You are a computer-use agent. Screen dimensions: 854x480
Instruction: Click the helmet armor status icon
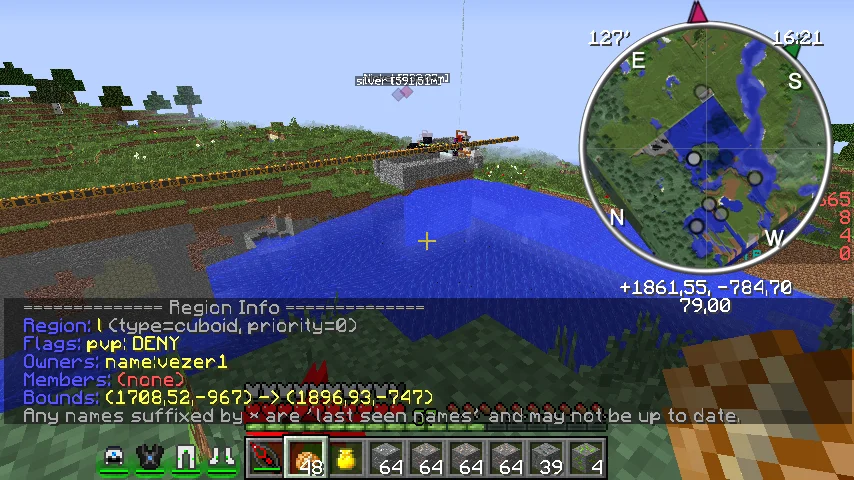tap(115, 458)
